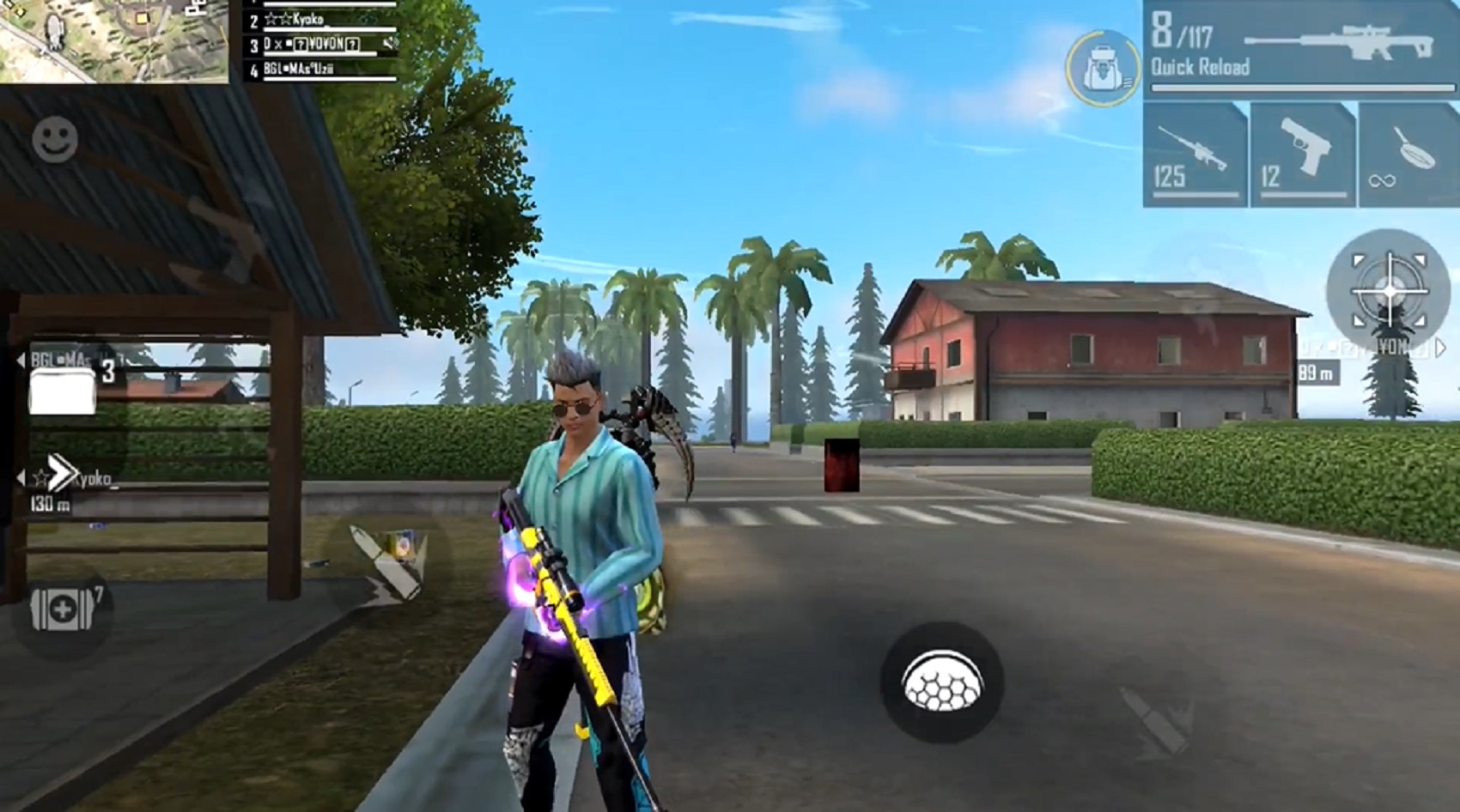Open the smiley emote icon

coord(53,137)
